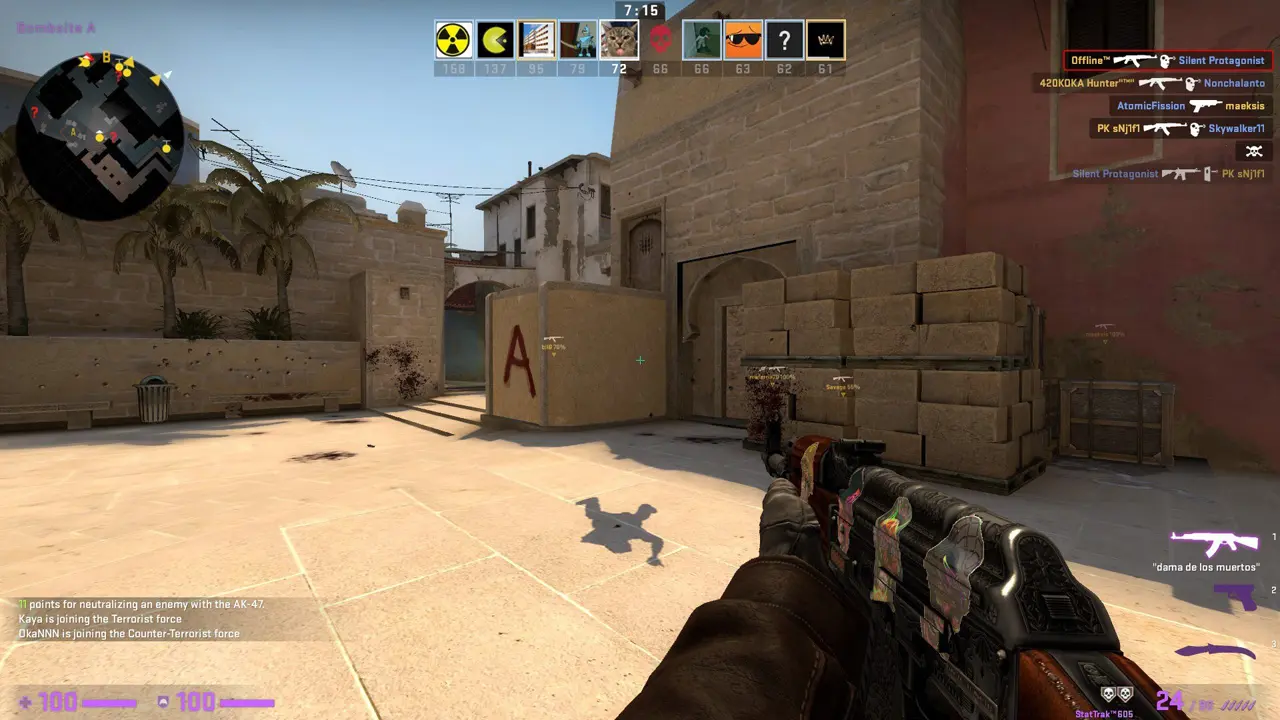Click the red skull dead player icon
Screen dimensions: 1280x720
click(660, 40)
